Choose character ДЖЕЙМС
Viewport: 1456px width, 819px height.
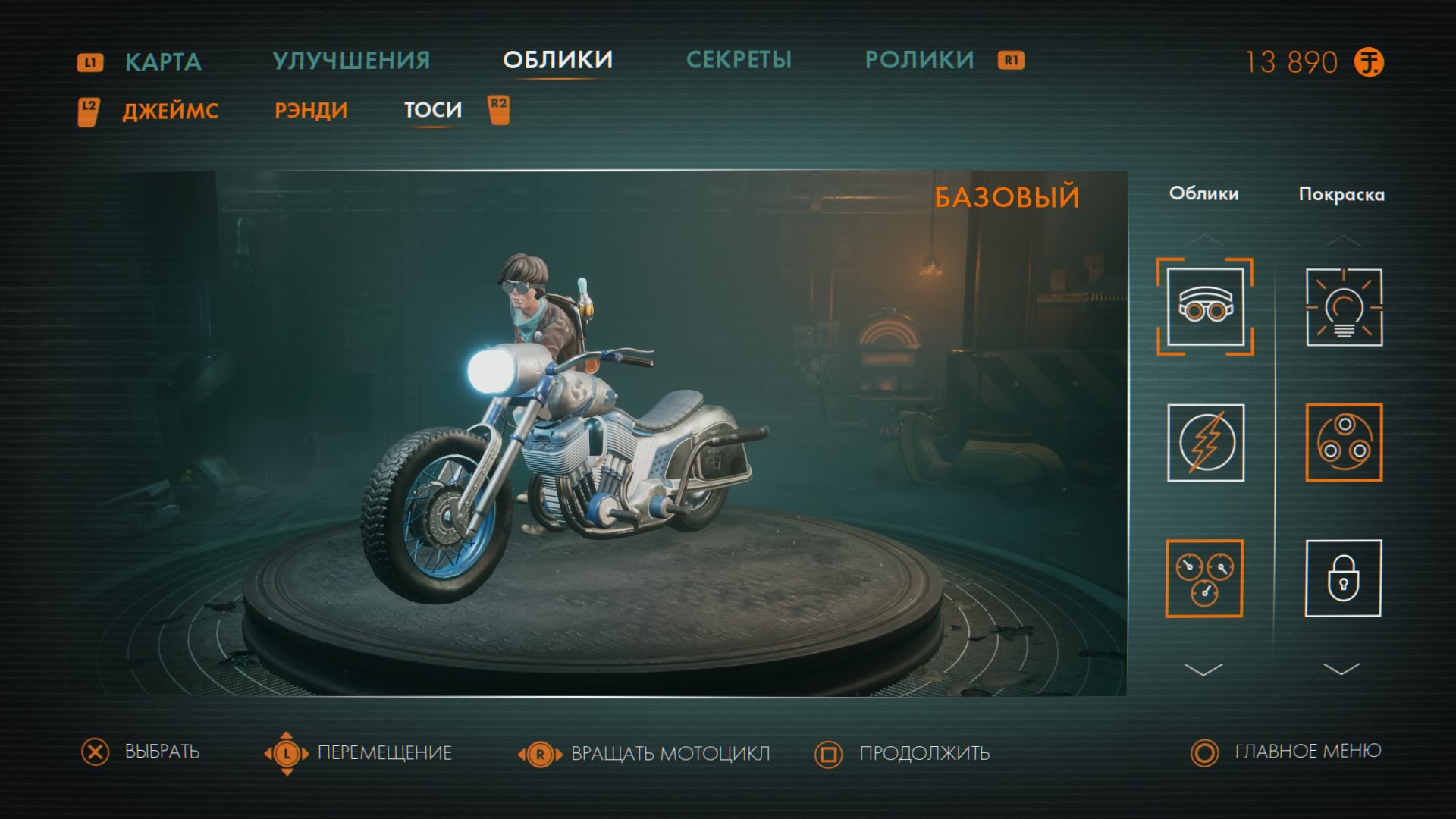tap(171, 111)
